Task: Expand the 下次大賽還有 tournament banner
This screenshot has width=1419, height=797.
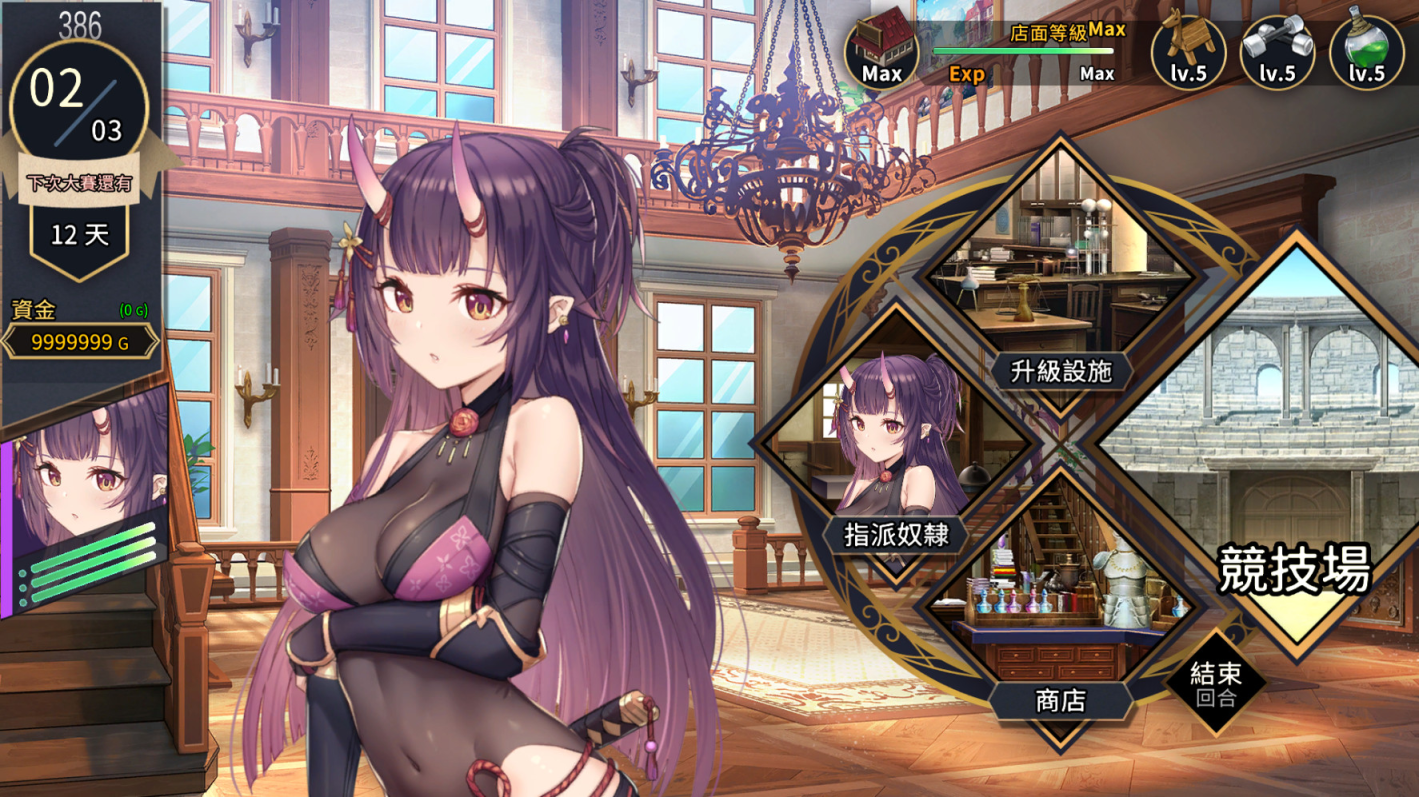Action: click(78, 178)
